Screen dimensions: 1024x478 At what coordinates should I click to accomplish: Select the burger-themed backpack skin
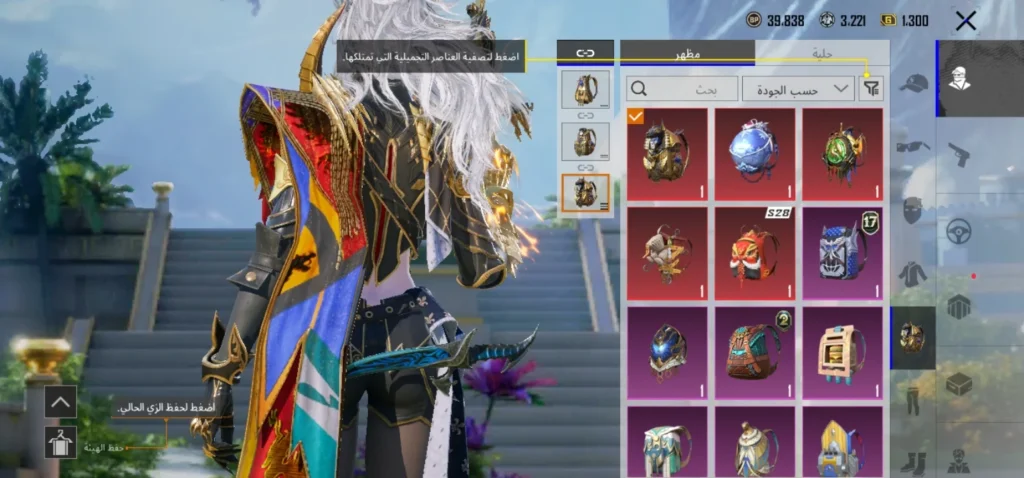pos(843,350)
